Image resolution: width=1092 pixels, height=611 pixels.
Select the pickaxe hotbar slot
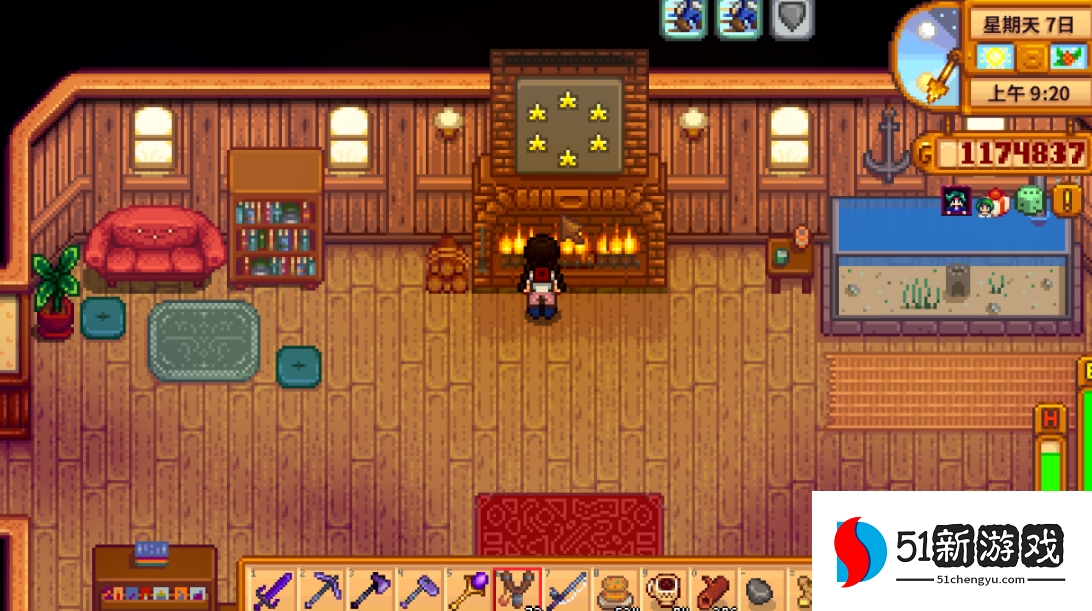[322, 590]
